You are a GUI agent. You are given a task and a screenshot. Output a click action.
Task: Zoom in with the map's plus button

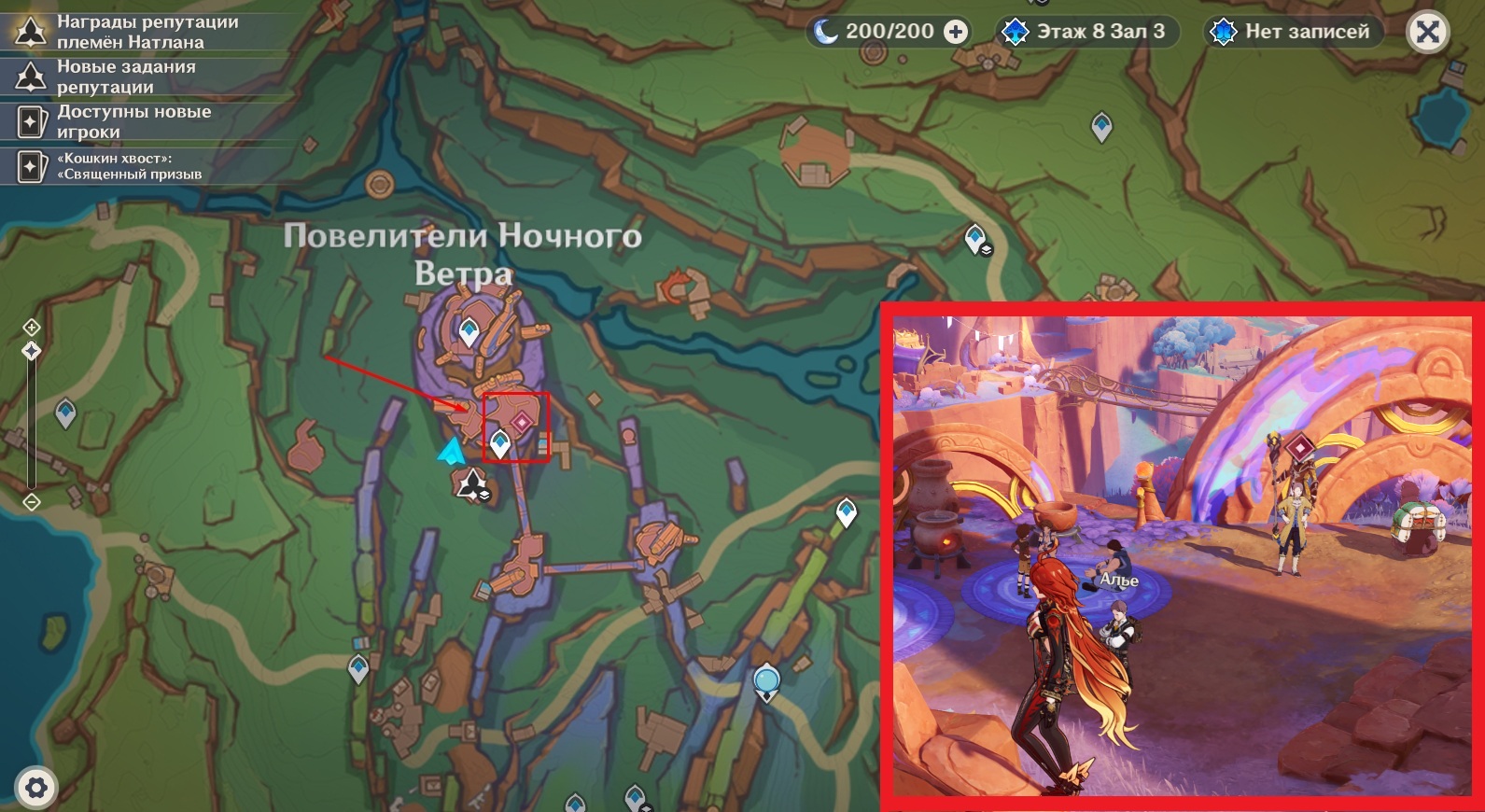click(31, 327)
